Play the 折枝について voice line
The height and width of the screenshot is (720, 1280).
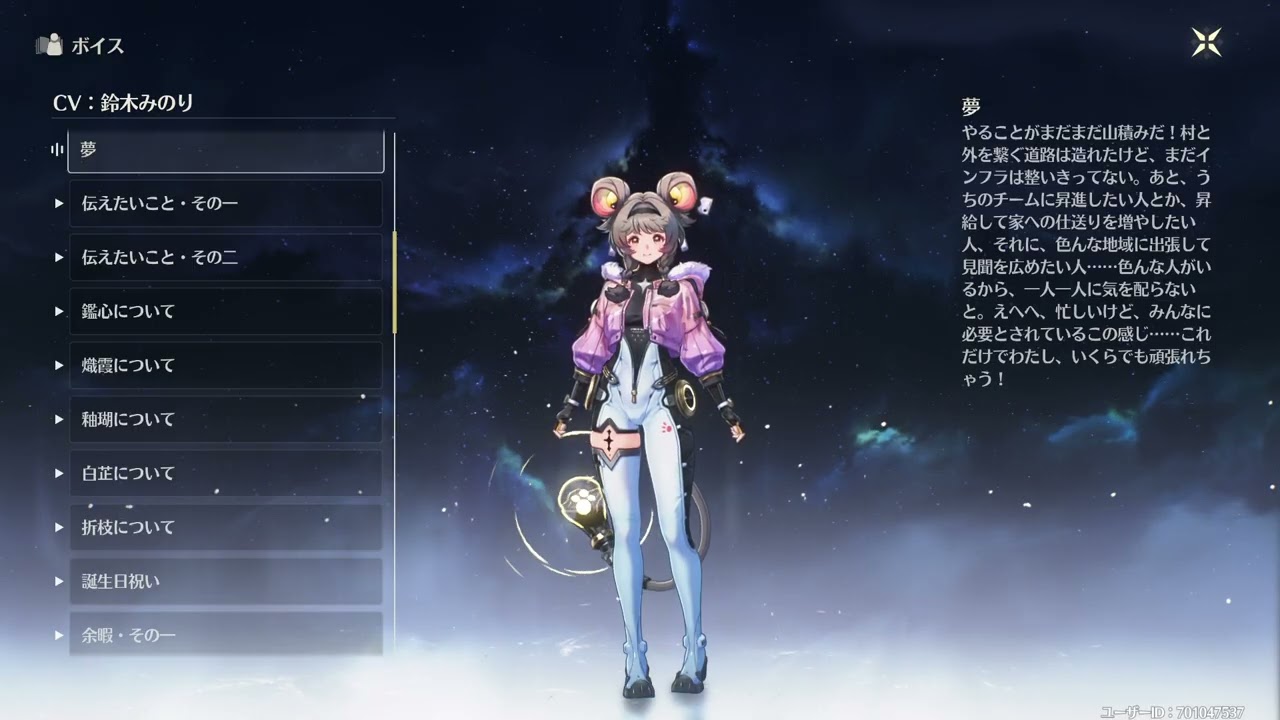point(225,528)
